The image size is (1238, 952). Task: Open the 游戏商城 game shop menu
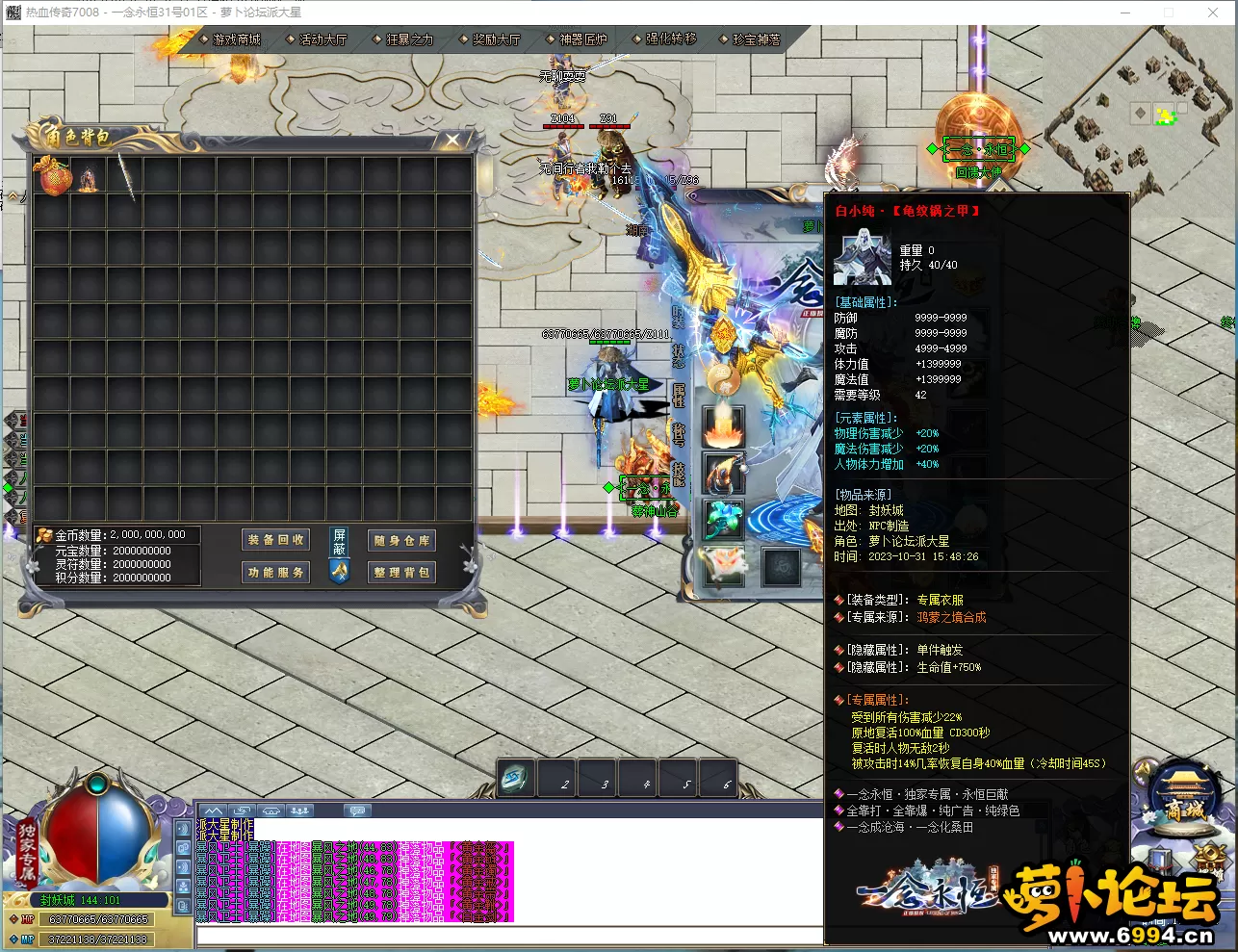click(236, 39)
